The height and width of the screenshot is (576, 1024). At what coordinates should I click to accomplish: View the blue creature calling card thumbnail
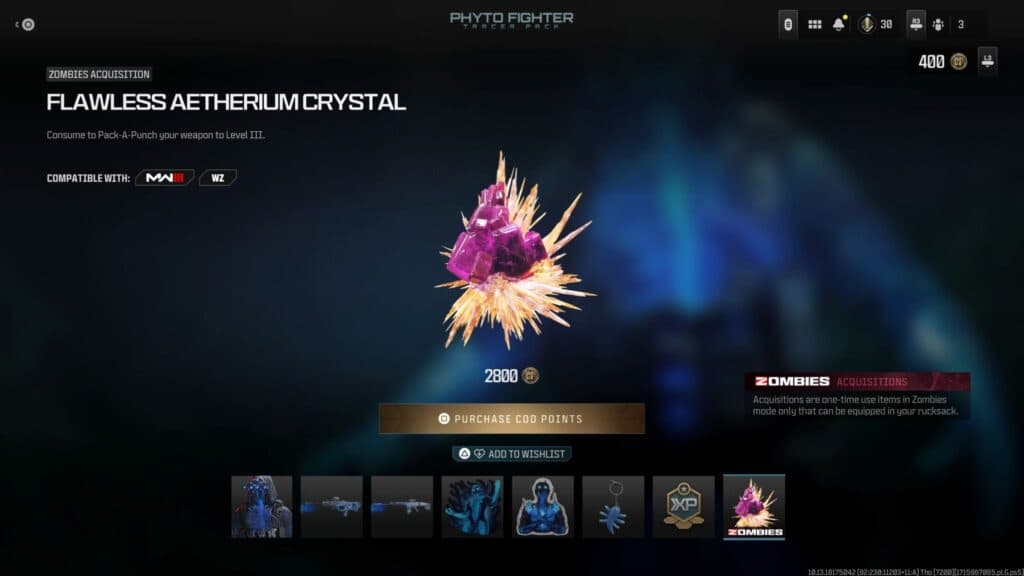(x=473, y=506)
